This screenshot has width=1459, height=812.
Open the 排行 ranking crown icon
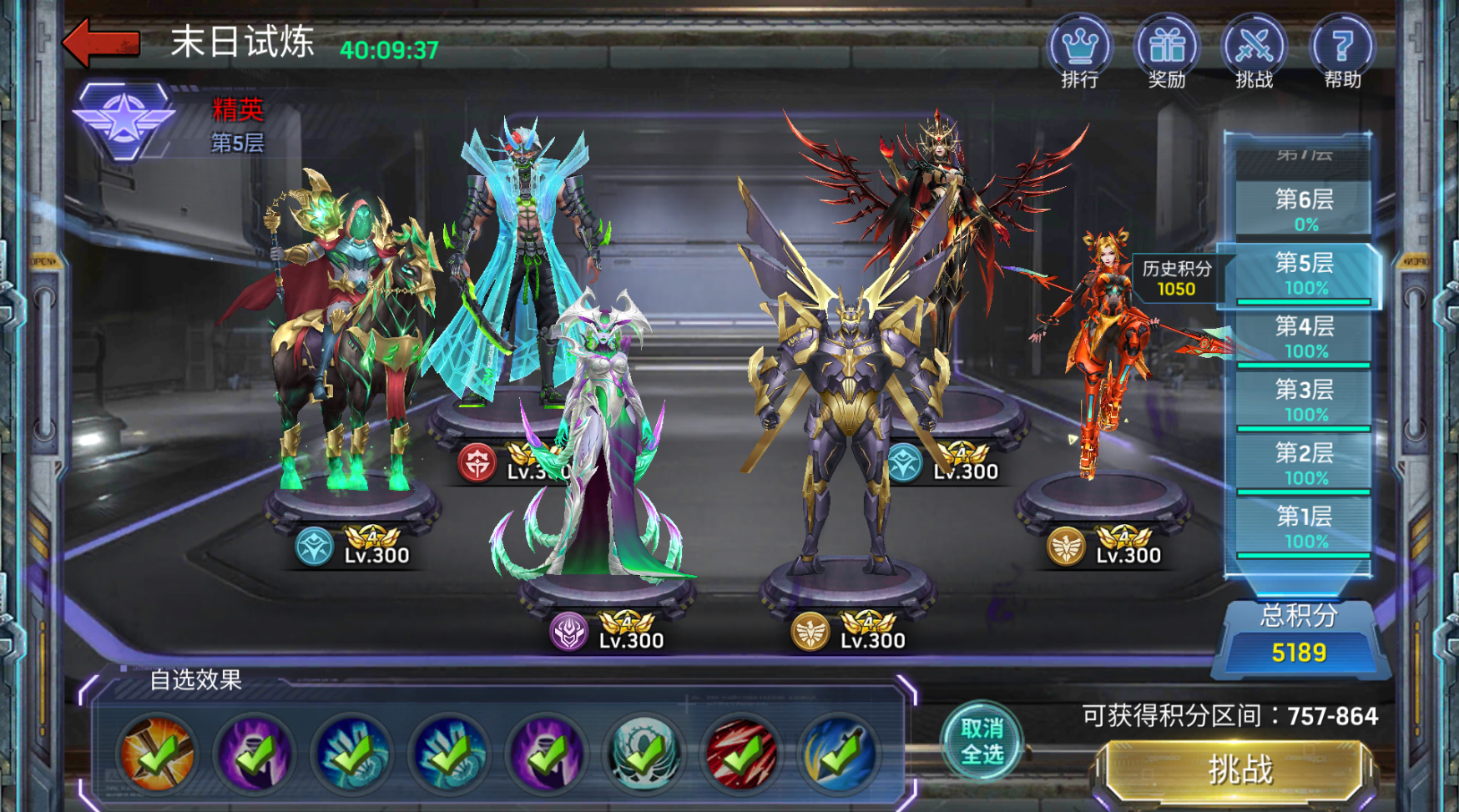(1079, 48)
